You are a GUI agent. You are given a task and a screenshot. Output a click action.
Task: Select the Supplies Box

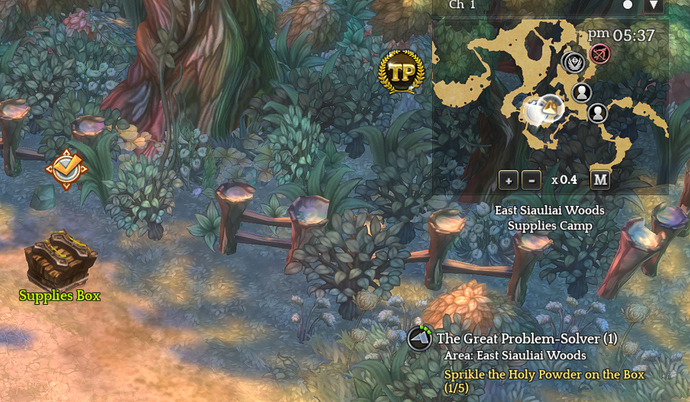(x=60, y=260)
